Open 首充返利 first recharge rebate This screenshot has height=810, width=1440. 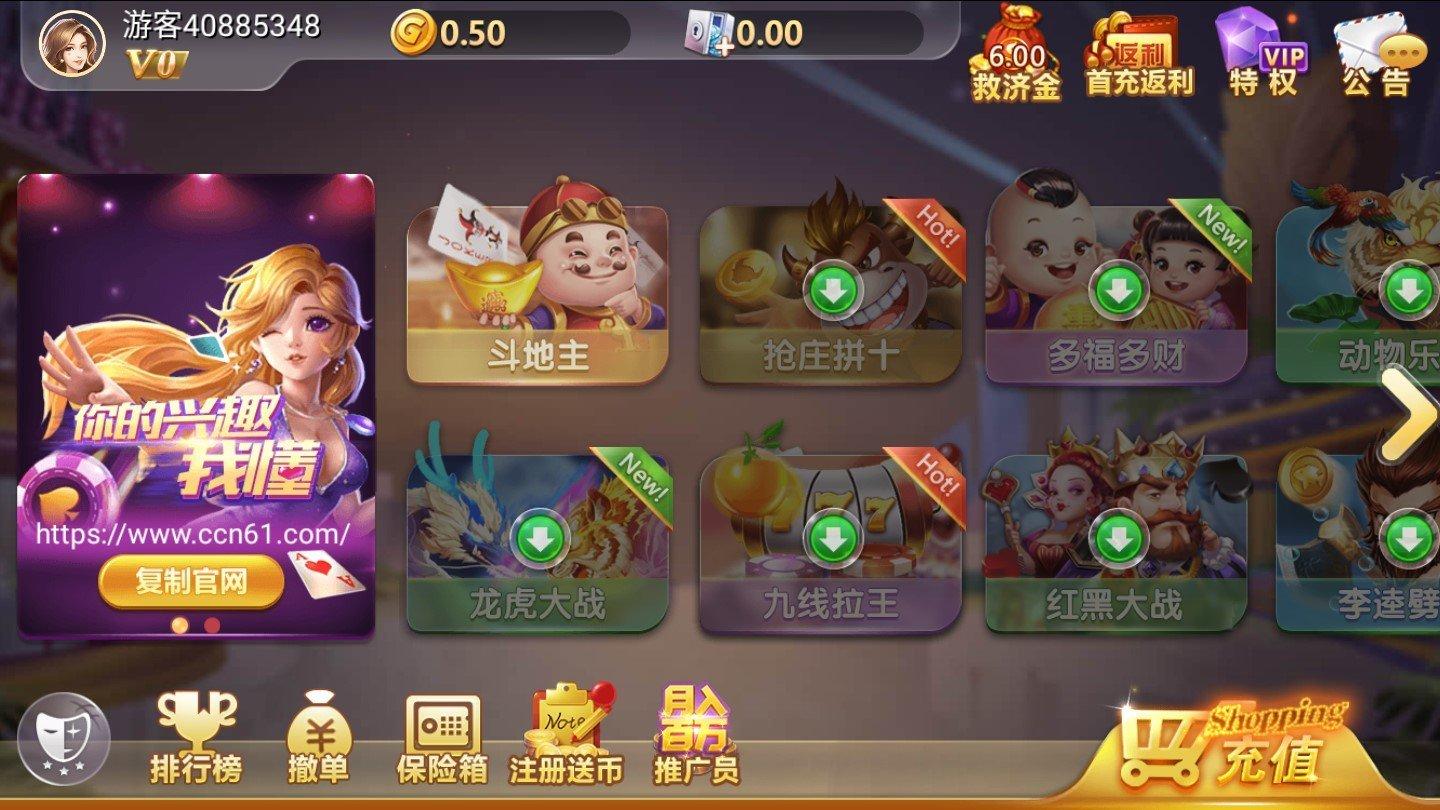tap(1139, 58)
